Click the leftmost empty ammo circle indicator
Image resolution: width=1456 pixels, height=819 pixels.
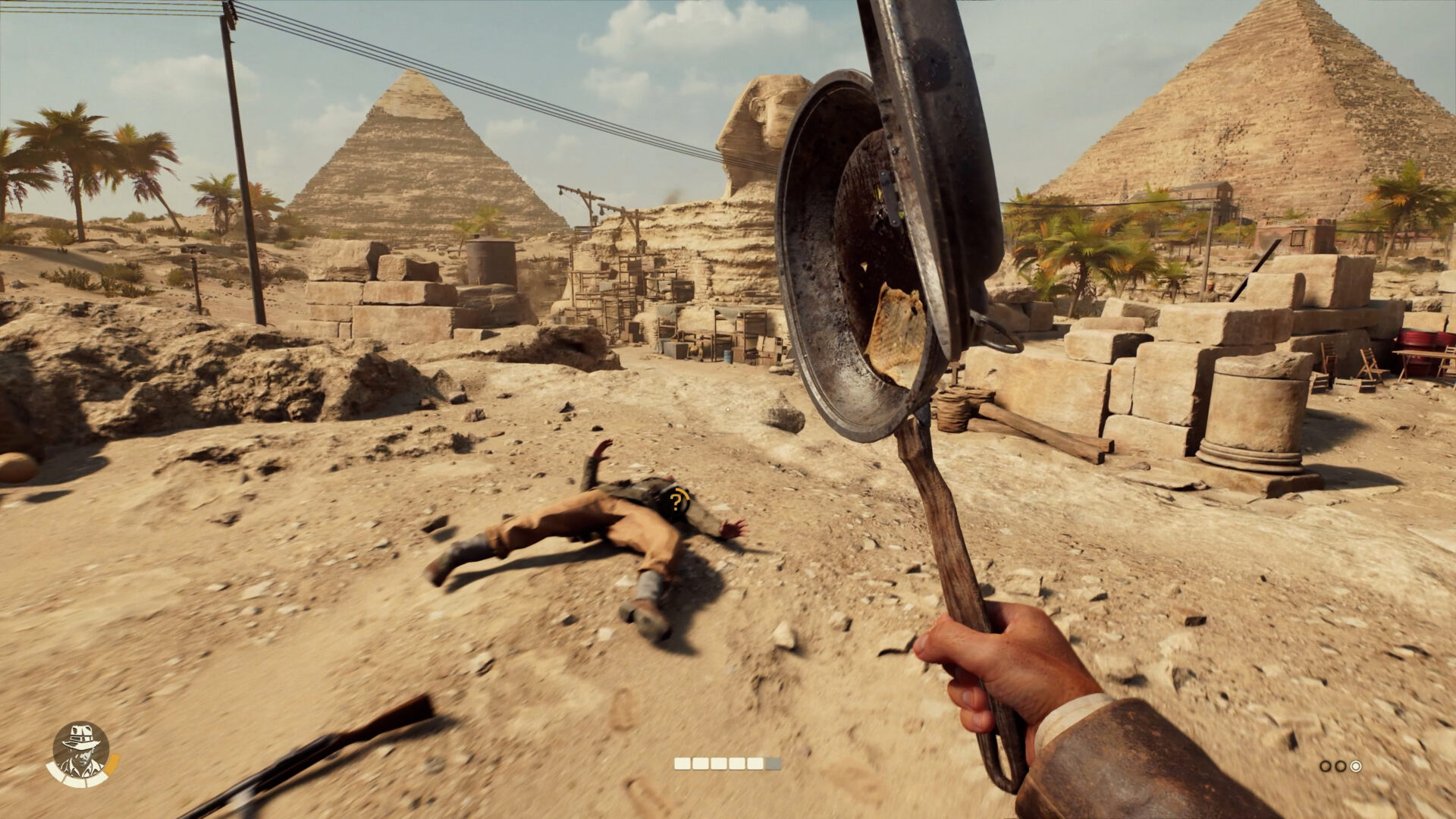pyautogui.click(x=1326, y=765)
